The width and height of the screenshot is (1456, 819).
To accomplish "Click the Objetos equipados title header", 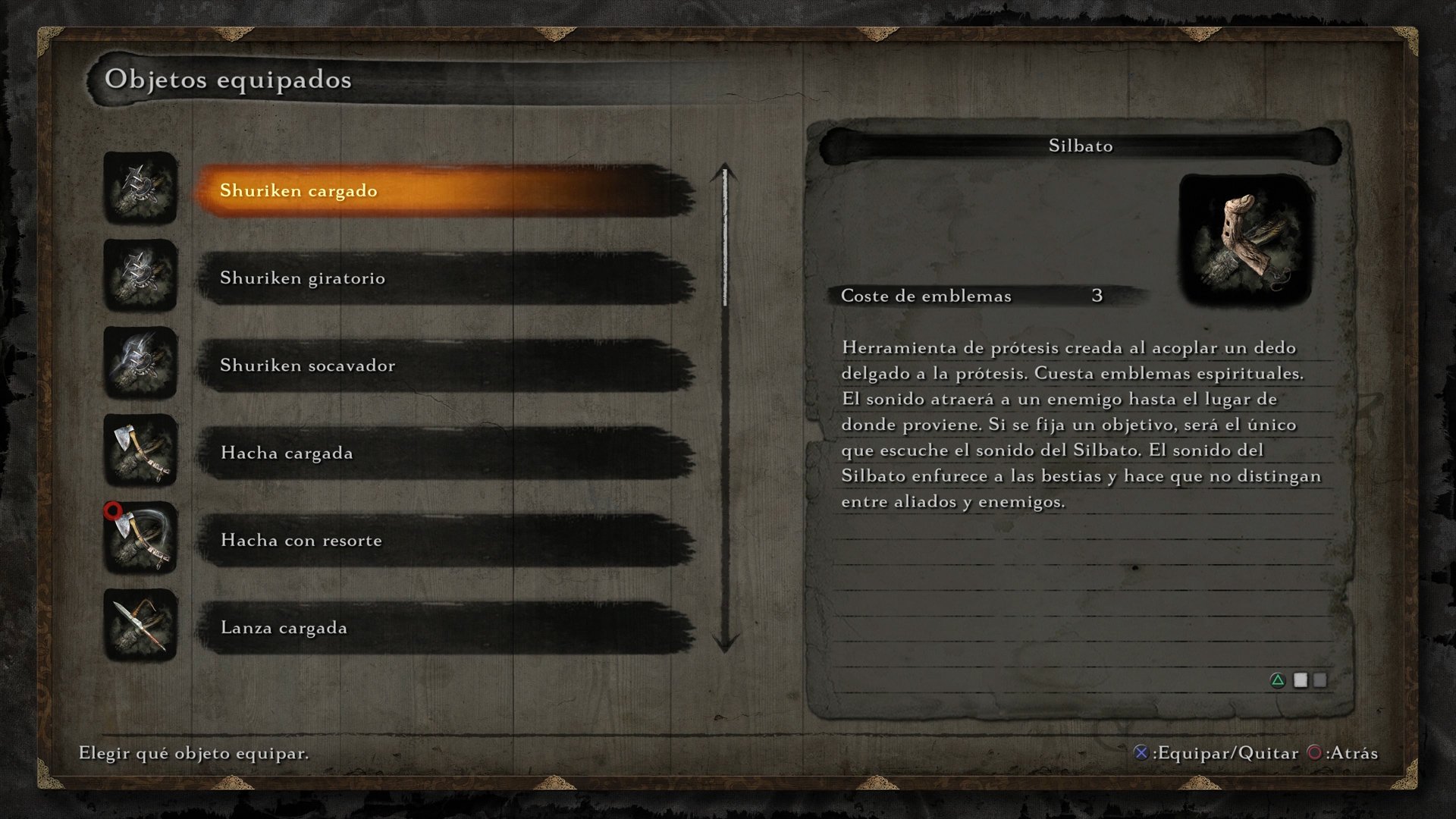I will tap(229, 79).
